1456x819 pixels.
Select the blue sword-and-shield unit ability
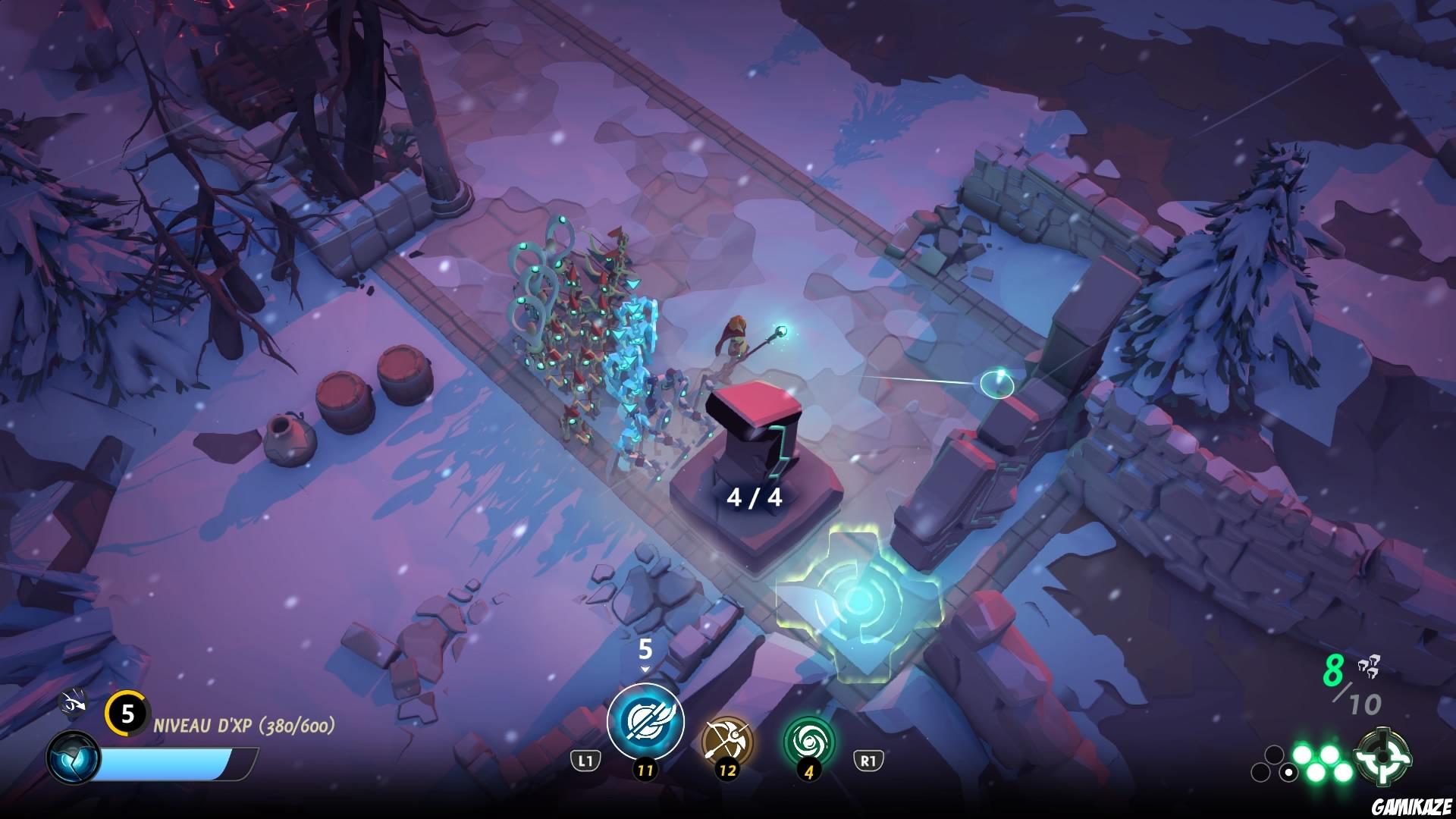tap(645, 720)
